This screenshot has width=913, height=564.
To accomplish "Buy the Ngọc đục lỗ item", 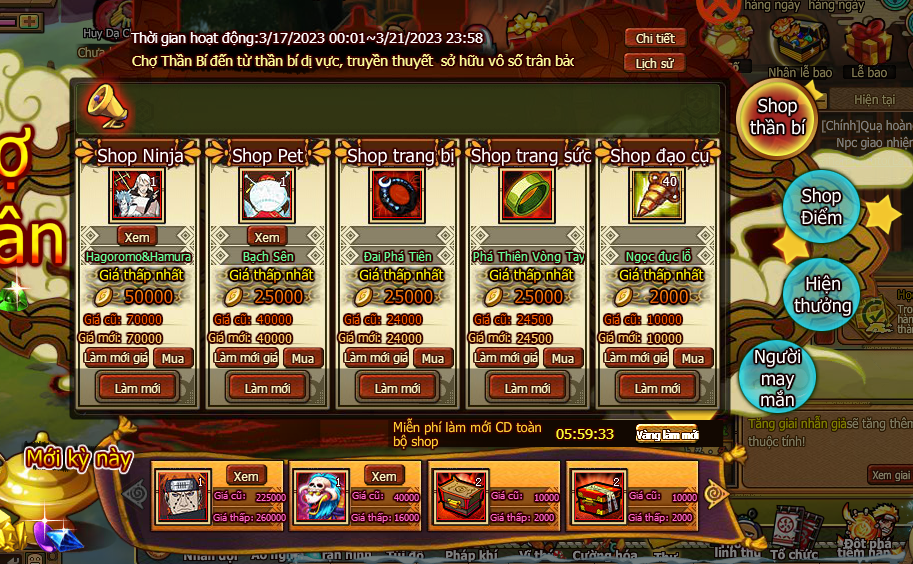I will 694,358.
